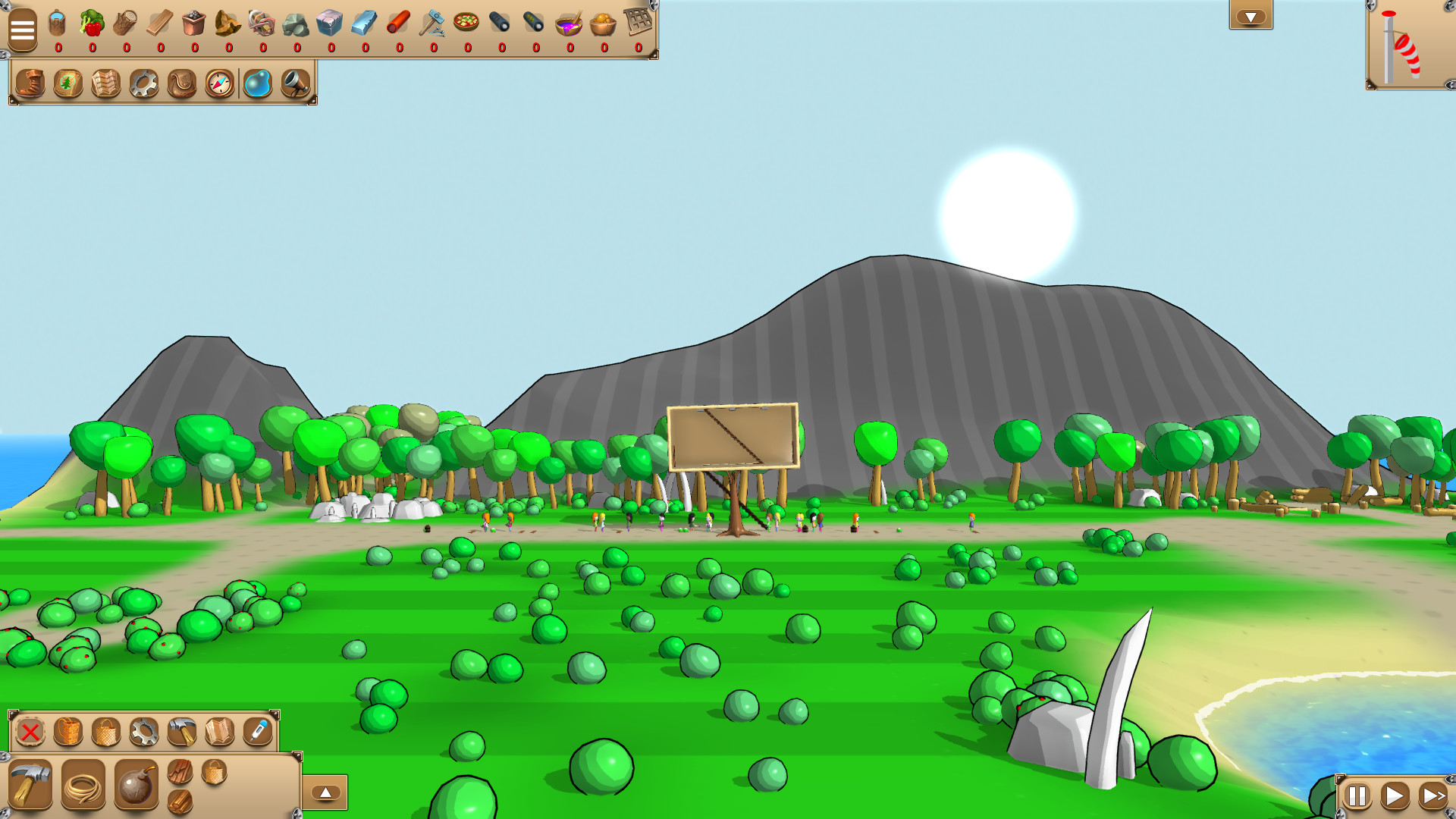The image size is (1456, 819).
Task: Select the water droplet tool
Action: coord(258,83)
